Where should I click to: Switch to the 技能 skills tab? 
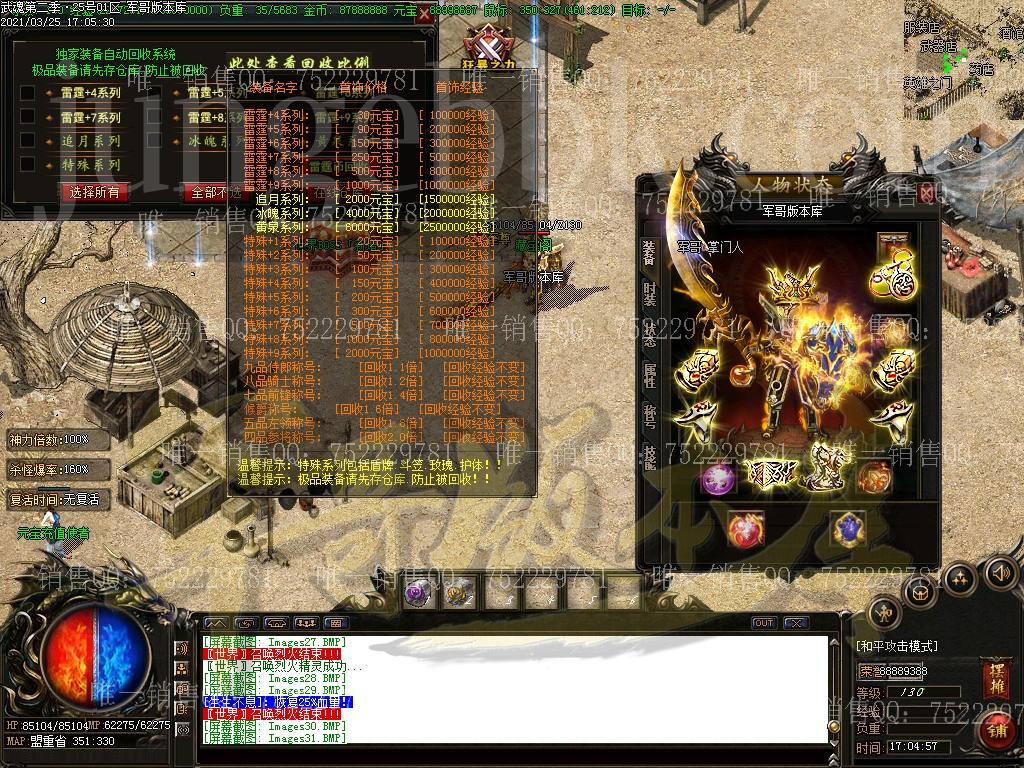pyautogui.click(x=650, y=458)
